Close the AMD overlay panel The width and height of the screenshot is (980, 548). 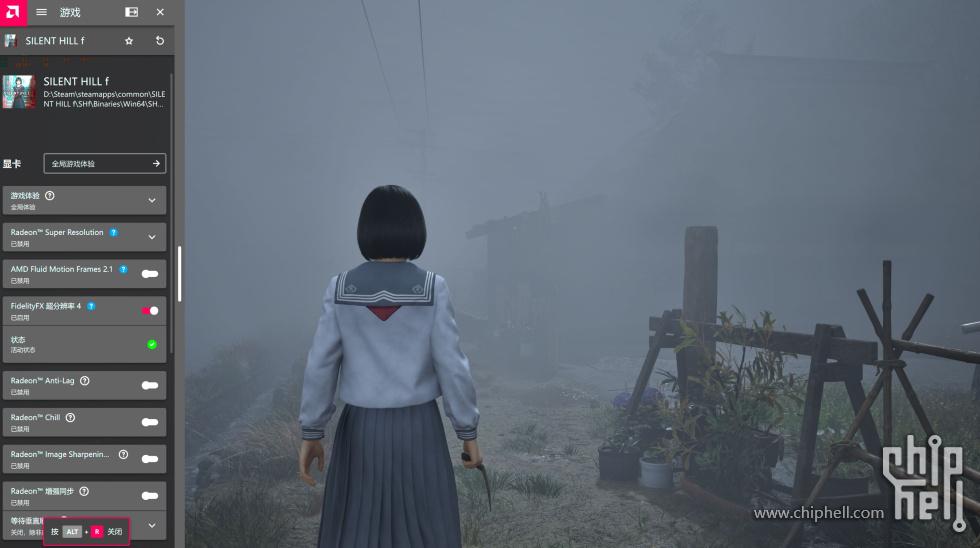(160, 12)
